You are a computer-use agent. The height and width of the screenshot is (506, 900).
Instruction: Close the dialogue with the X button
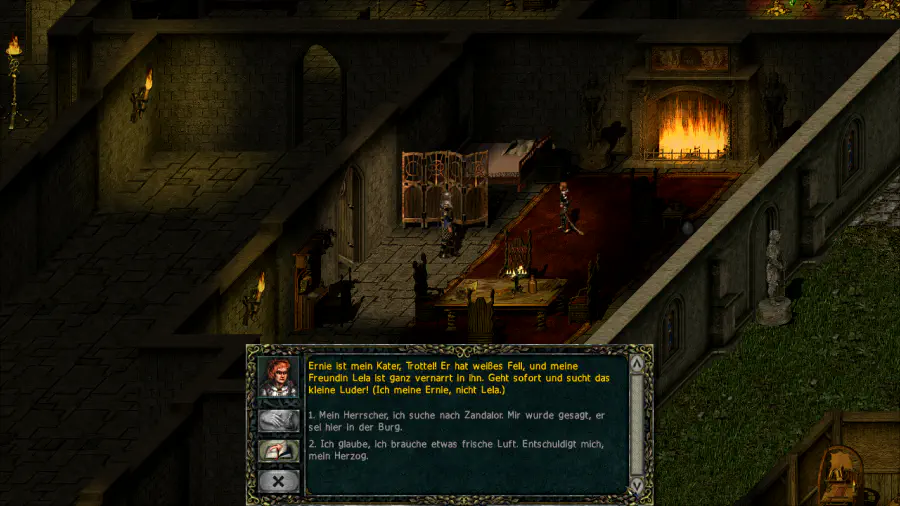[x=279, y=481]
